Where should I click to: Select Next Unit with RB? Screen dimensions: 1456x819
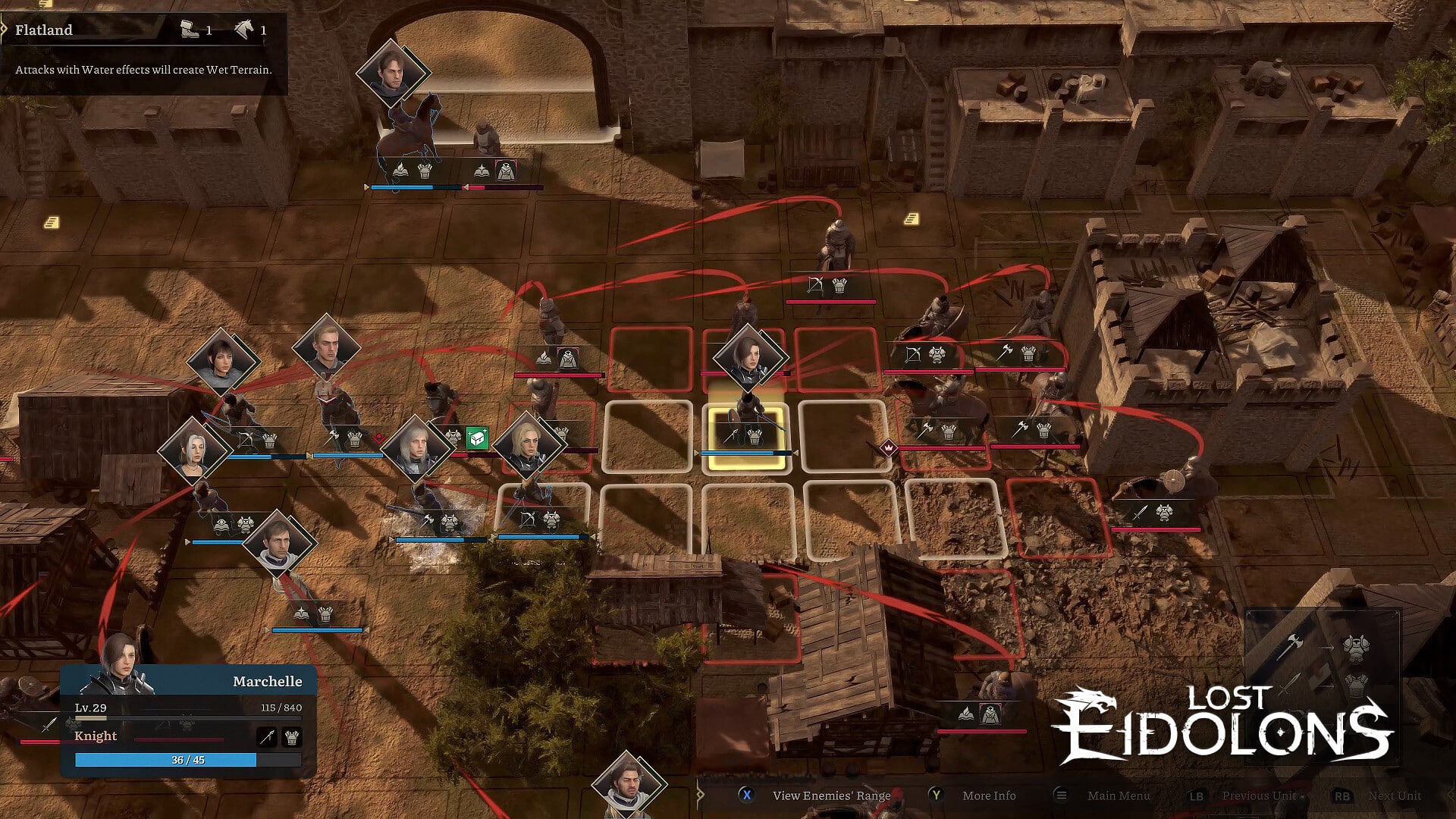[x=1342, y=796]
